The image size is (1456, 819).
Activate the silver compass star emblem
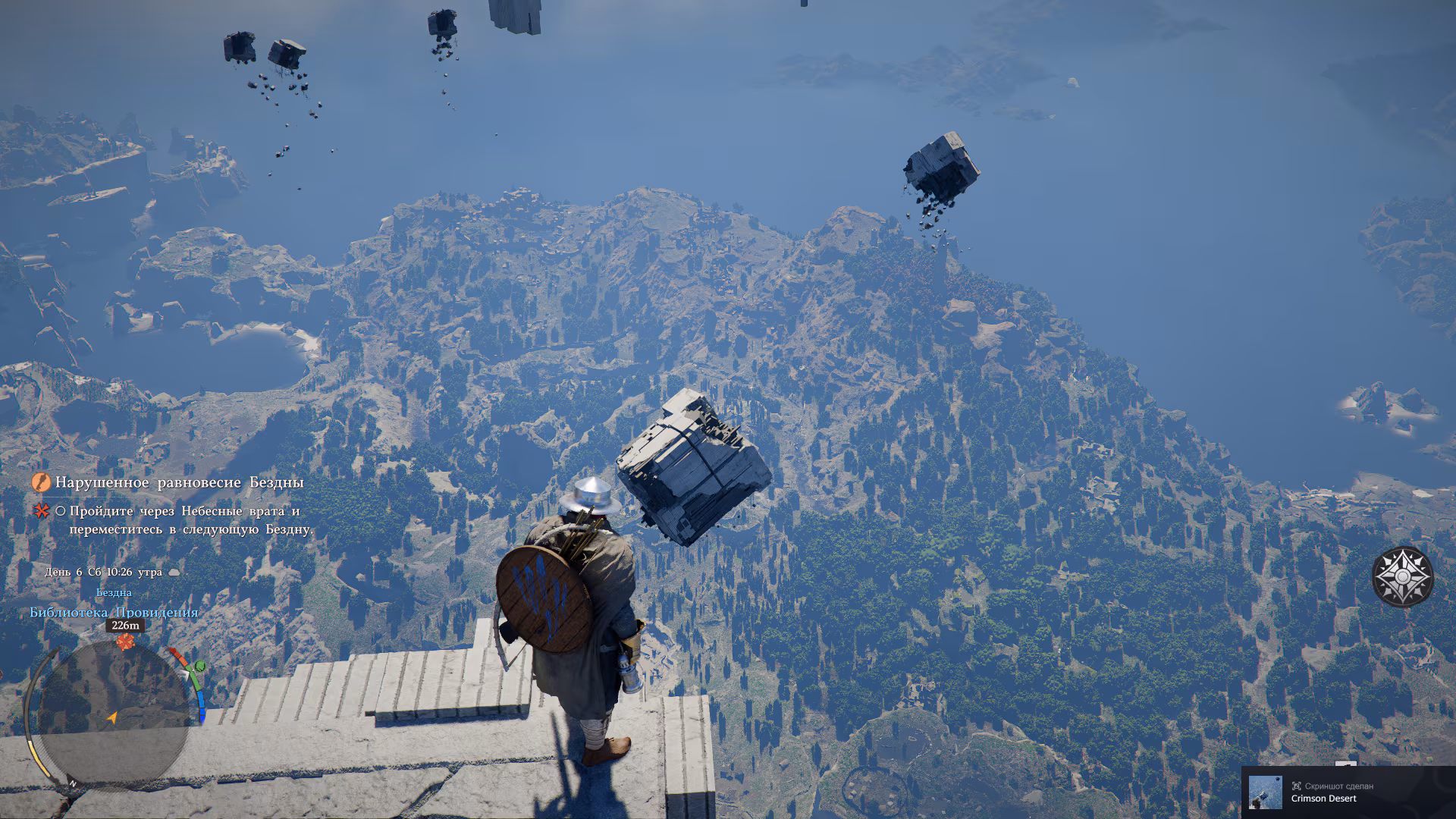coord(1403,577)
